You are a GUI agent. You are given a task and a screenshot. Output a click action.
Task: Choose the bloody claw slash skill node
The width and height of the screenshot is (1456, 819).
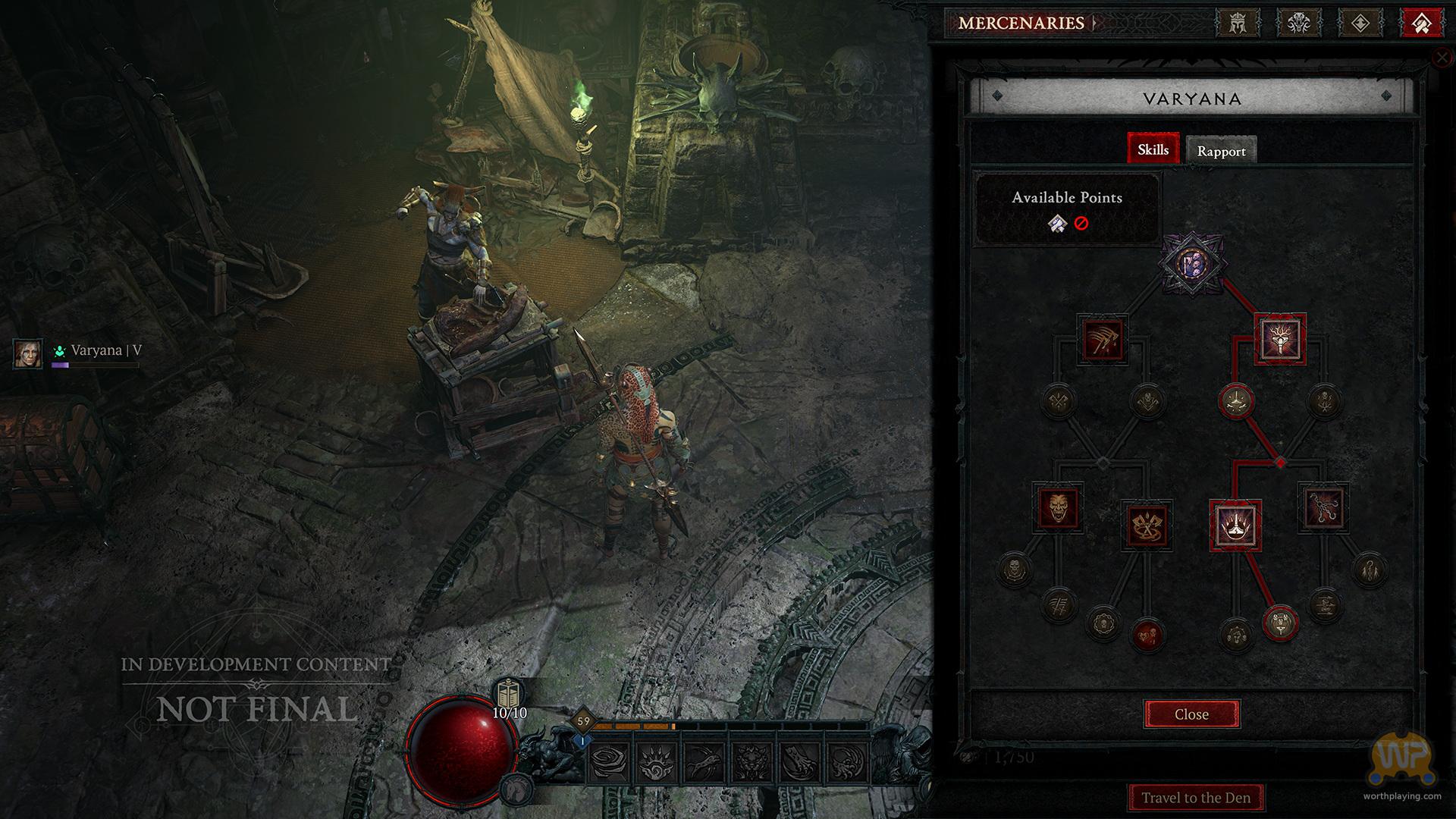pos(1103,339)
